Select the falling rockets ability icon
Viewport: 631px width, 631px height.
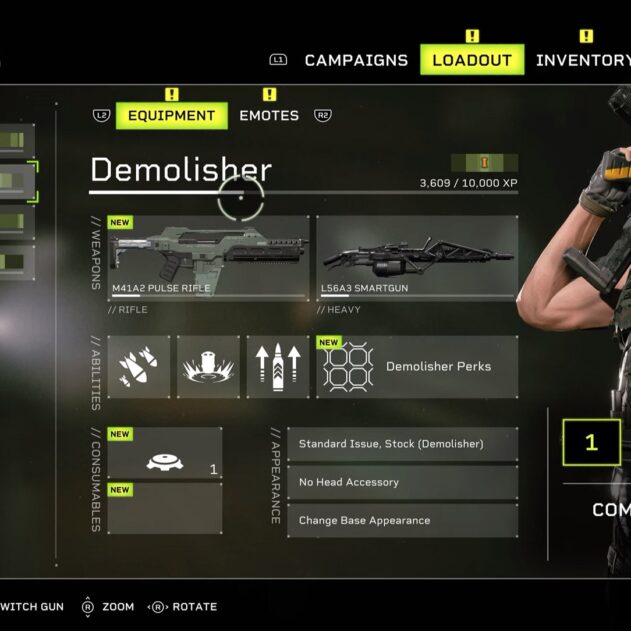click(138, 367)
